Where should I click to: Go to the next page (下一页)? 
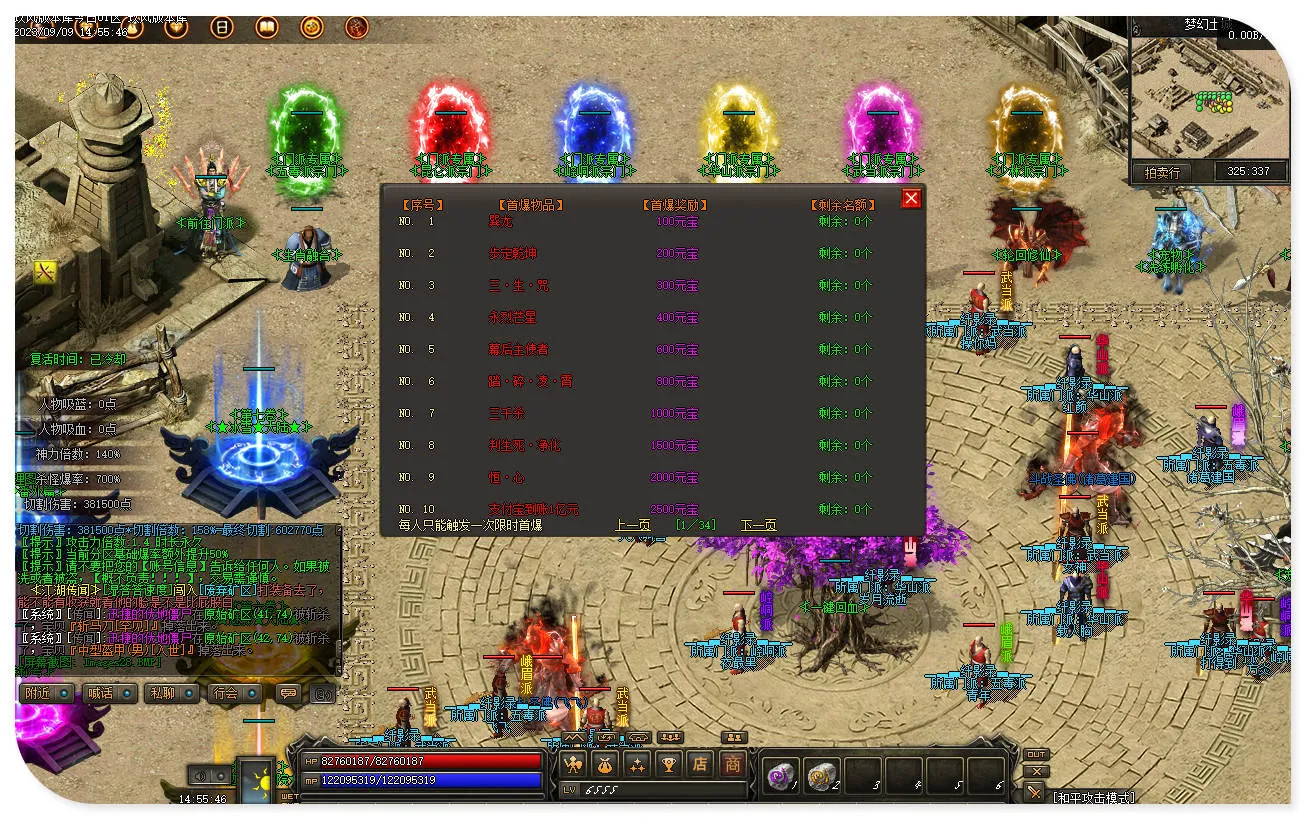point(758,525)
